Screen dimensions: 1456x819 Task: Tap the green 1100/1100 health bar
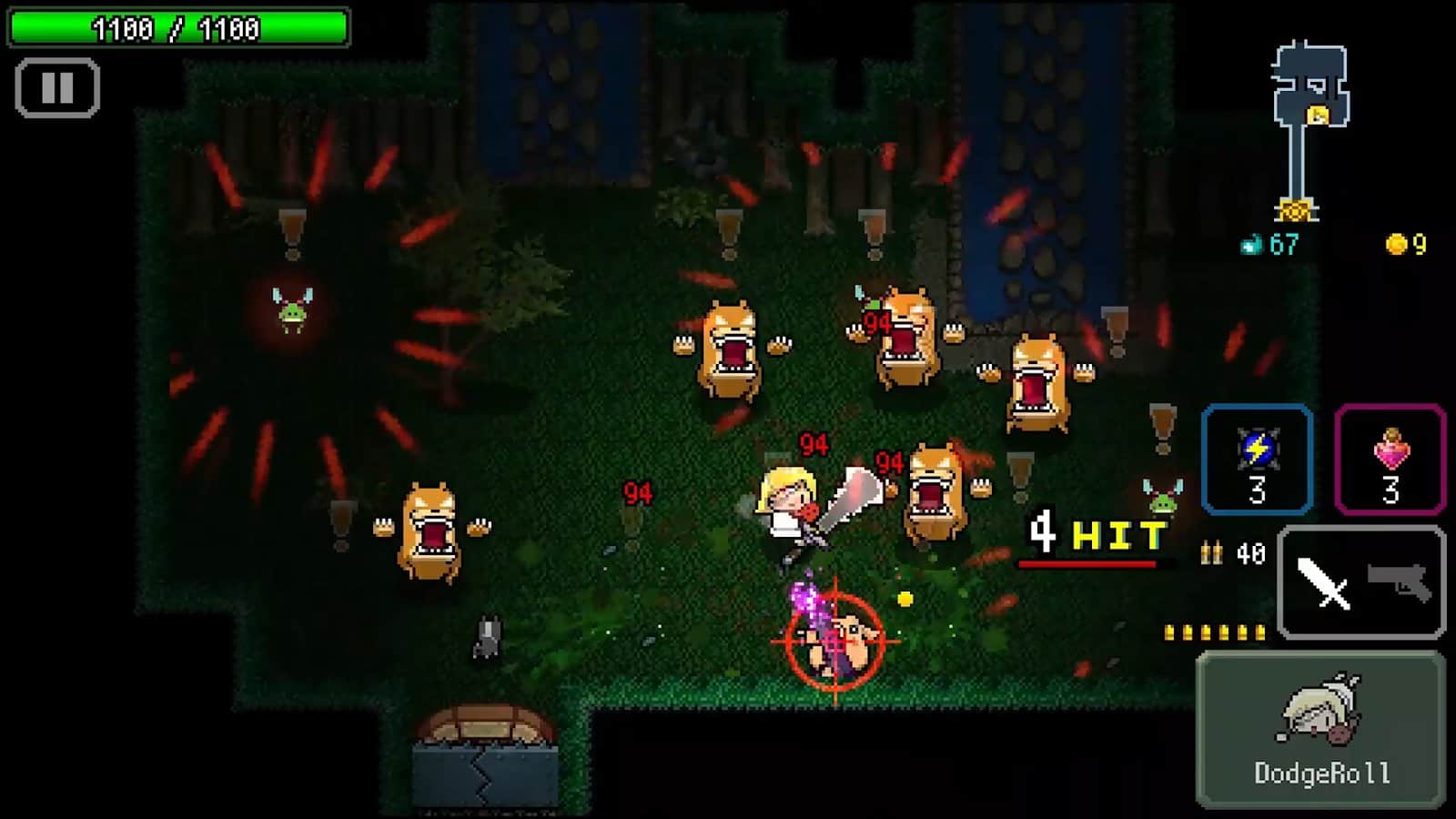(x=177, y=27)
